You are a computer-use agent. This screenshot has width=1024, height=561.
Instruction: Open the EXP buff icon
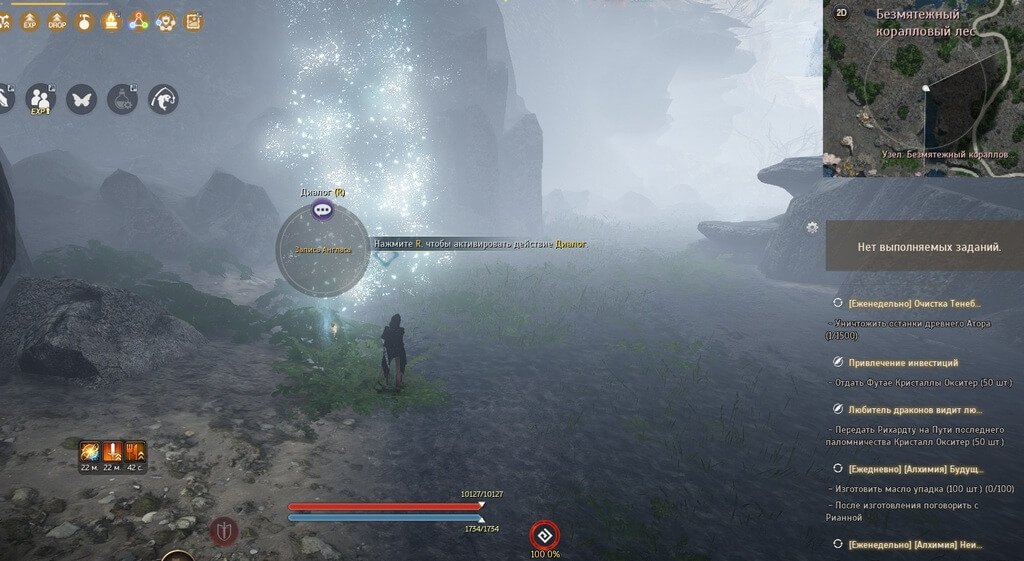pyautogui.click(x=30, y=20)
